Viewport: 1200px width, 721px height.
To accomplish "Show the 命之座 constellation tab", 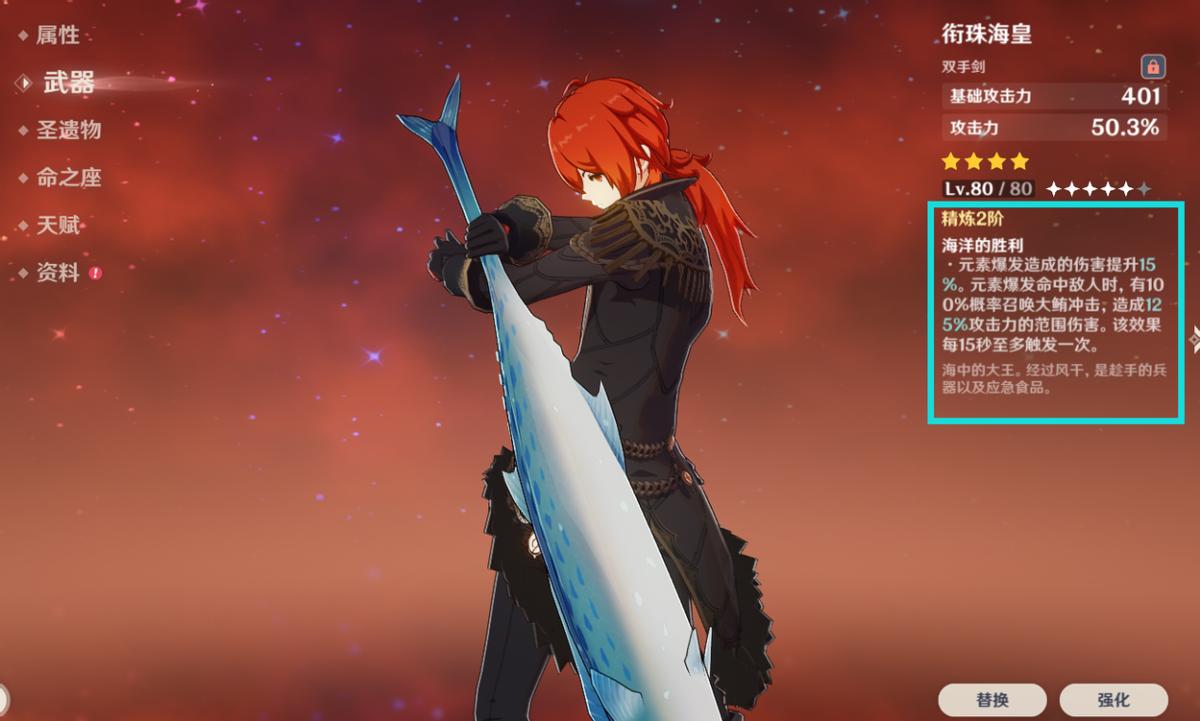I will 68,178.
